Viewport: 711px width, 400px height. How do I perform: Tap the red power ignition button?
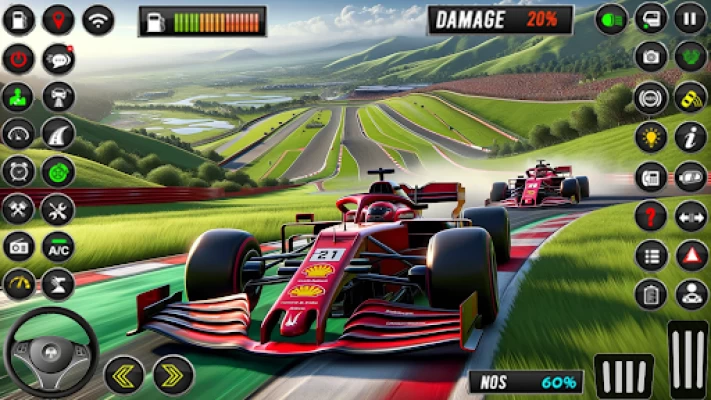pyautogui.click(x=18, y=58)
